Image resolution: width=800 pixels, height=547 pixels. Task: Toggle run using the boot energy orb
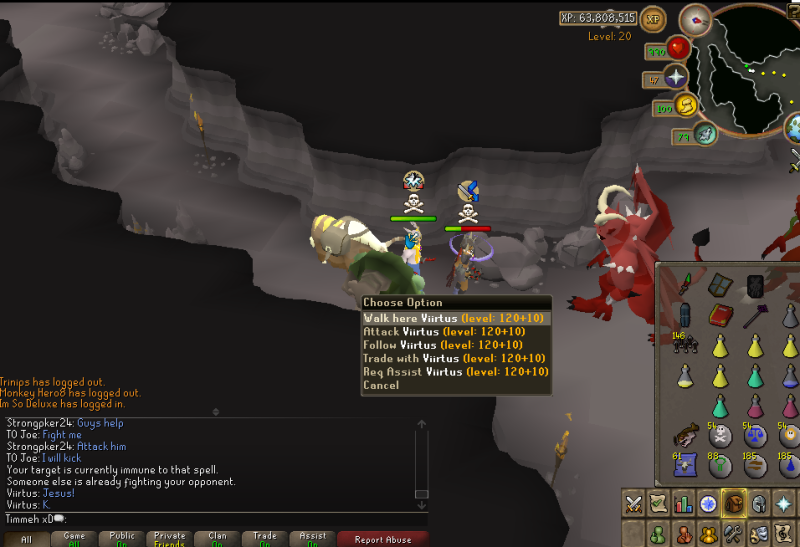click(x=686, y=105)
